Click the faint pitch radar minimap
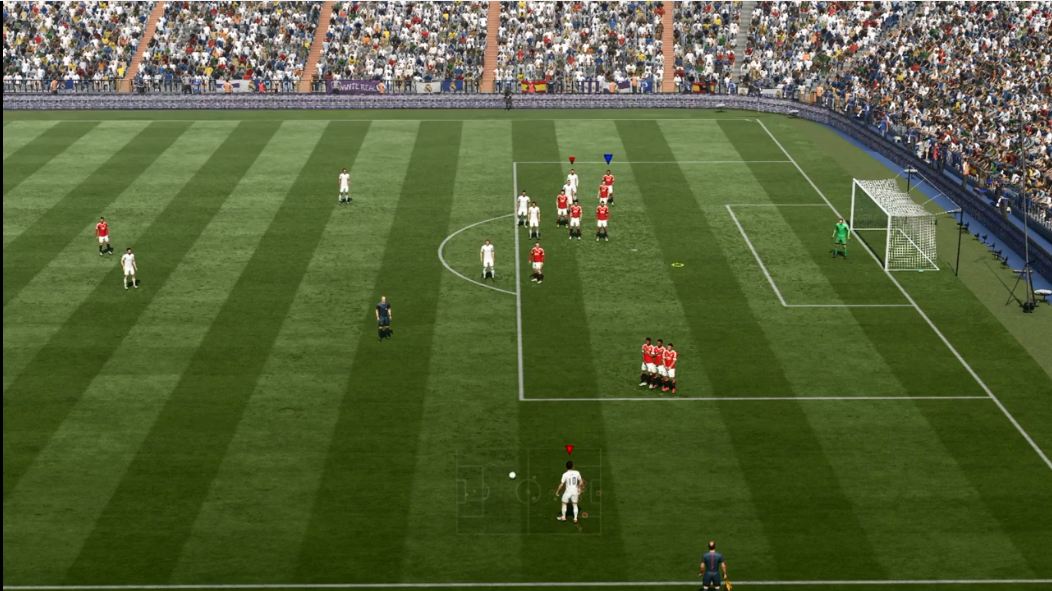This screenshot has height=591, width=1052. (528, 491)
